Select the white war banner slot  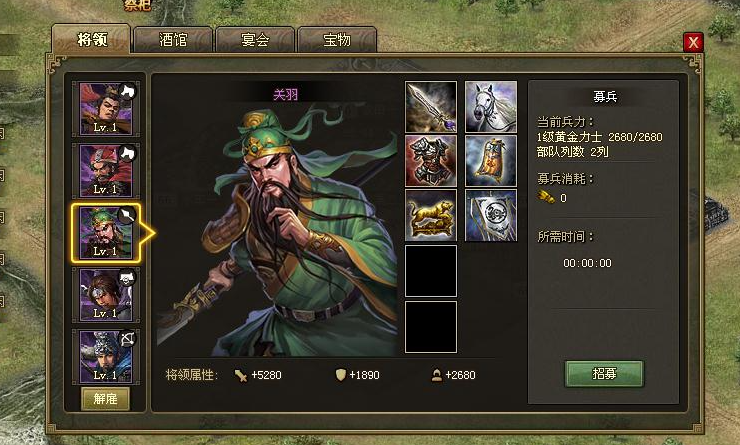491,215
